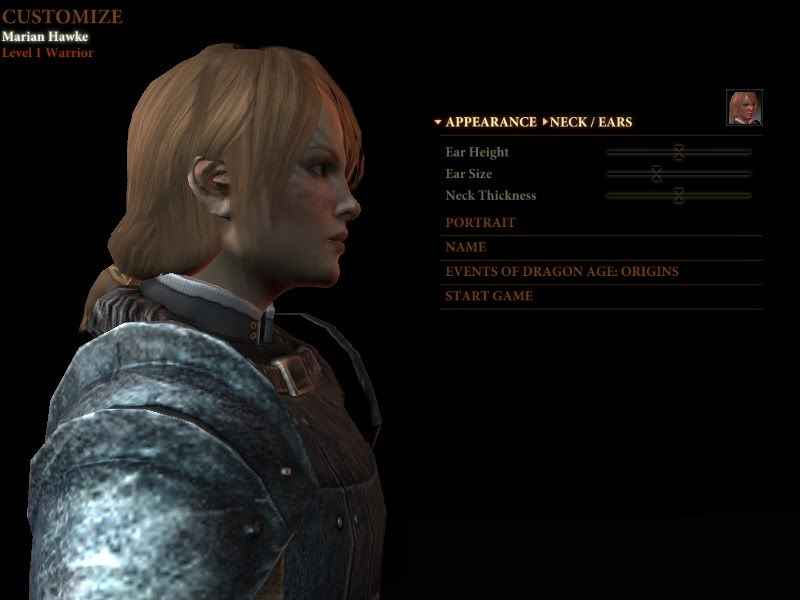Adjust the Neck Thickness slider
The width and height of the screenshot is (800, 600).
click(678, 196)
